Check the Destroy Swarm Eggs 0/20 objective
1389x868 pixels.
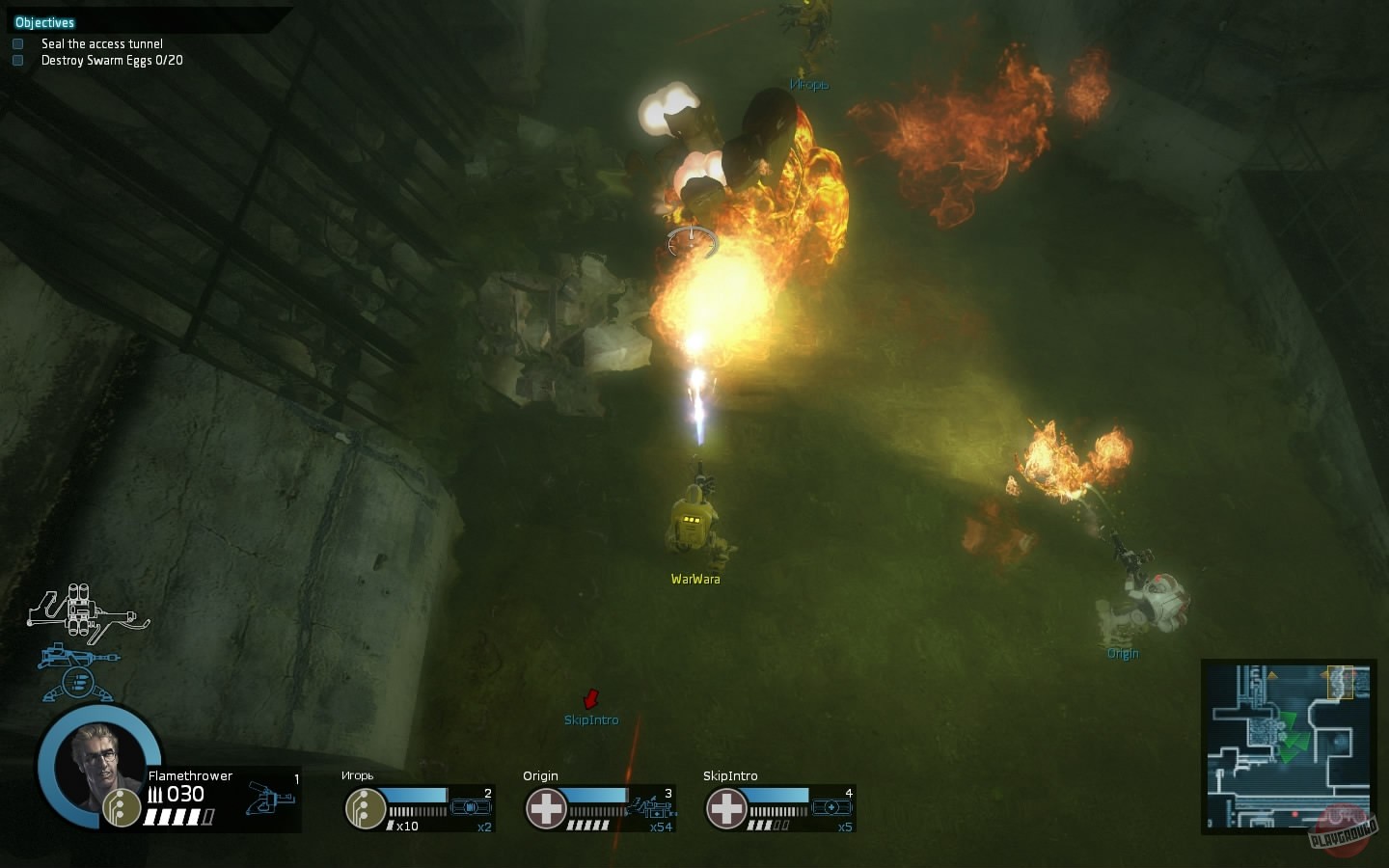coord(17,60)
